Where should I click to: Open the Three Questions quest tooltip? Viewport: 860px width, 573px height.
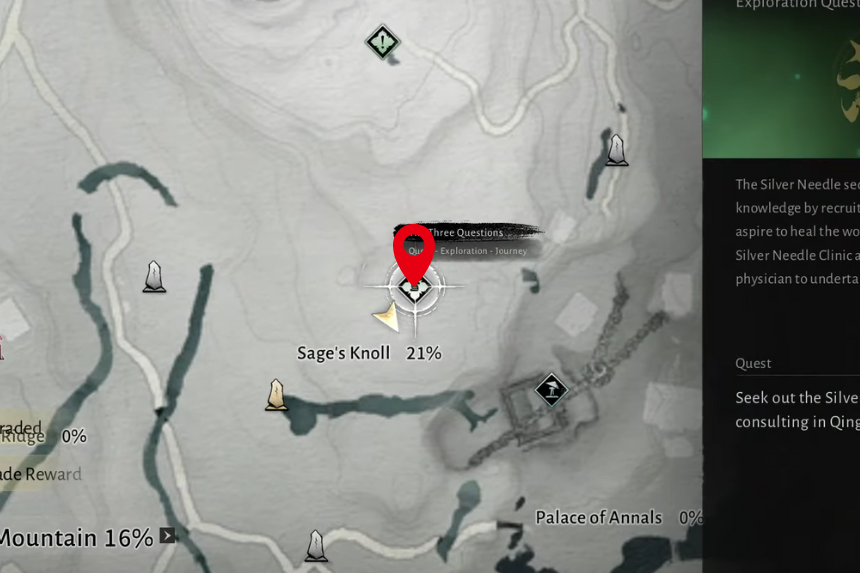pos(470,233)
